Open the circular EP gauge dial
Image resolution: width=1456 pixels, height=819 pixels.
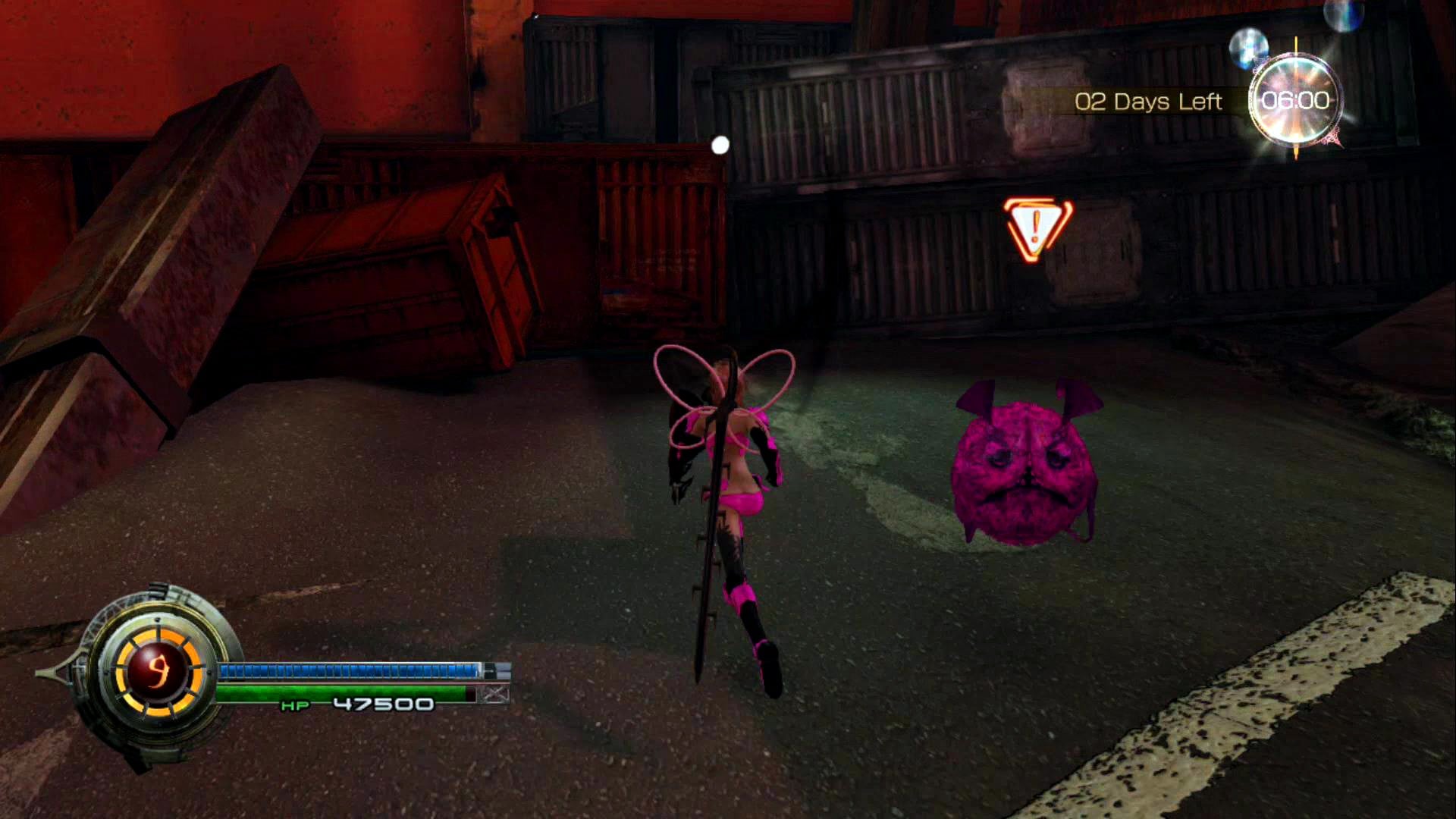pyautogui.click(x=158, y=670)
